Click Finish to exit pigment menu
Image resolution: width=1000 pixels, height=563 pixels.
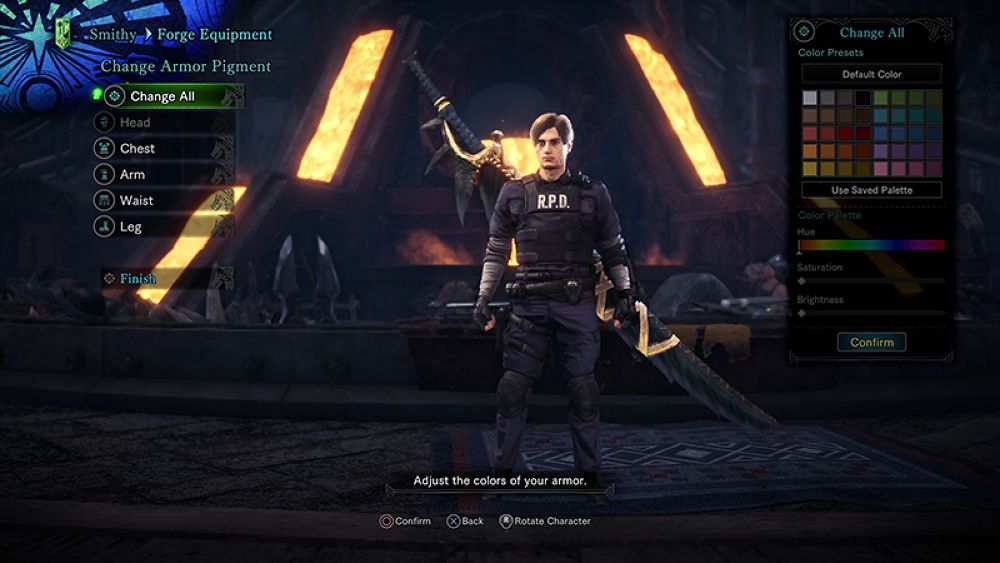pyautogui.click(x=138, y=279)
